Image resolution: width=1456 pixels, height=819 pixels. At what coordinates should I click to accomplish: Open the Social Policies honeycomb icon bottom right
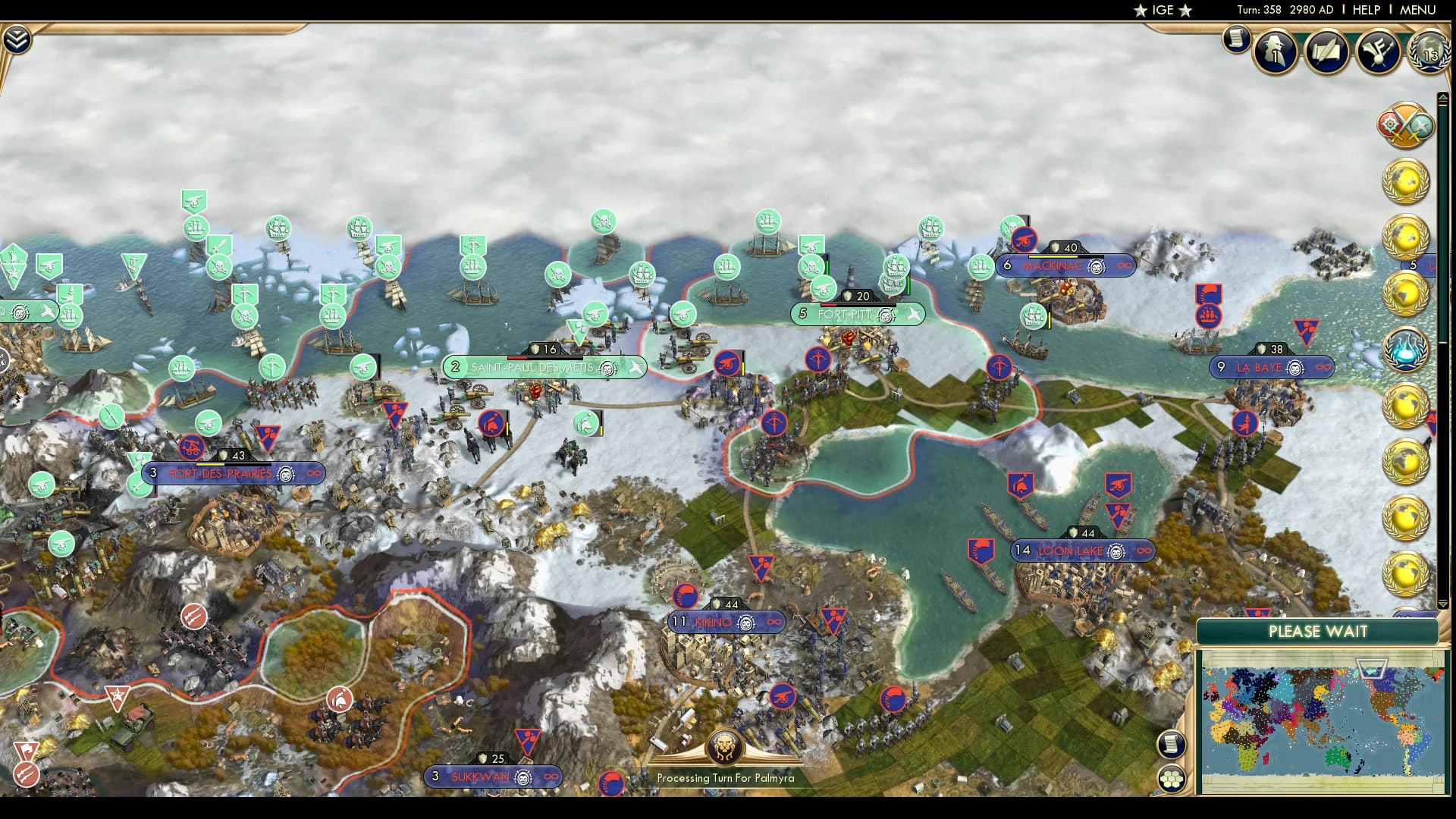point(1173,777)
